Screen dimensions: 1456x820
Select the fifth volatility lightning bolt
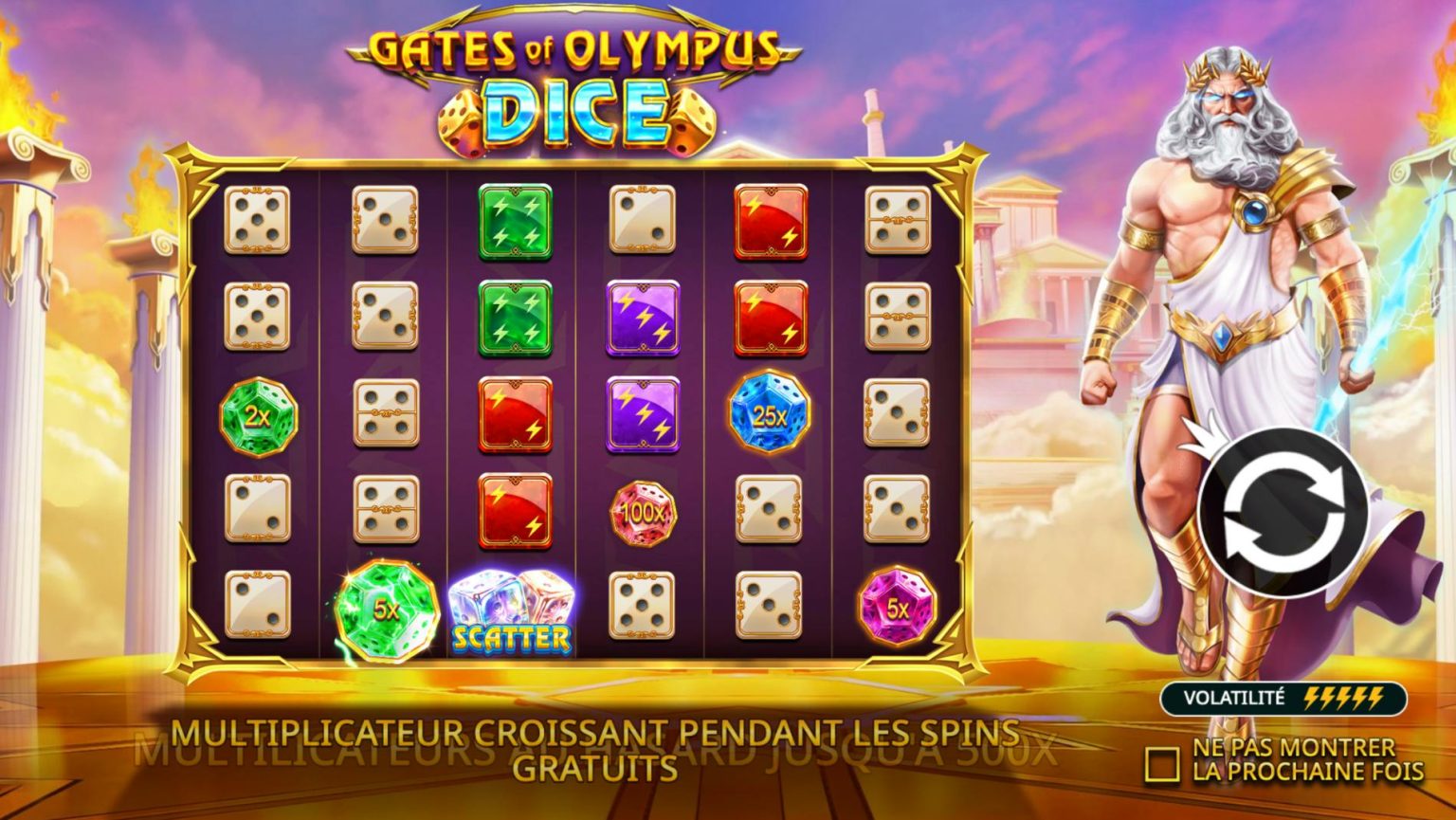pyautogui.click(x=1376, y=699)
